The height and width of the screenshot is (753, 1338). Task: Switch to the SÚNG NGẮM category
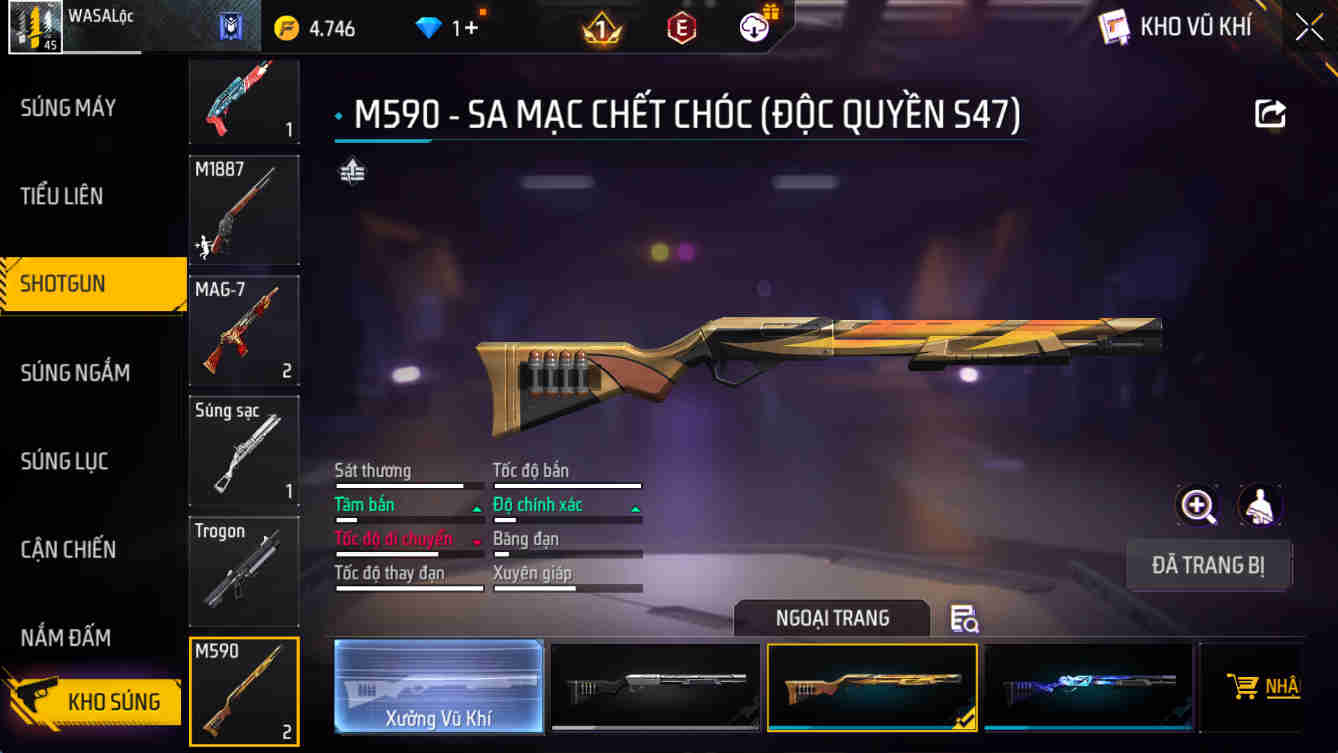click(x=75, y=372)
